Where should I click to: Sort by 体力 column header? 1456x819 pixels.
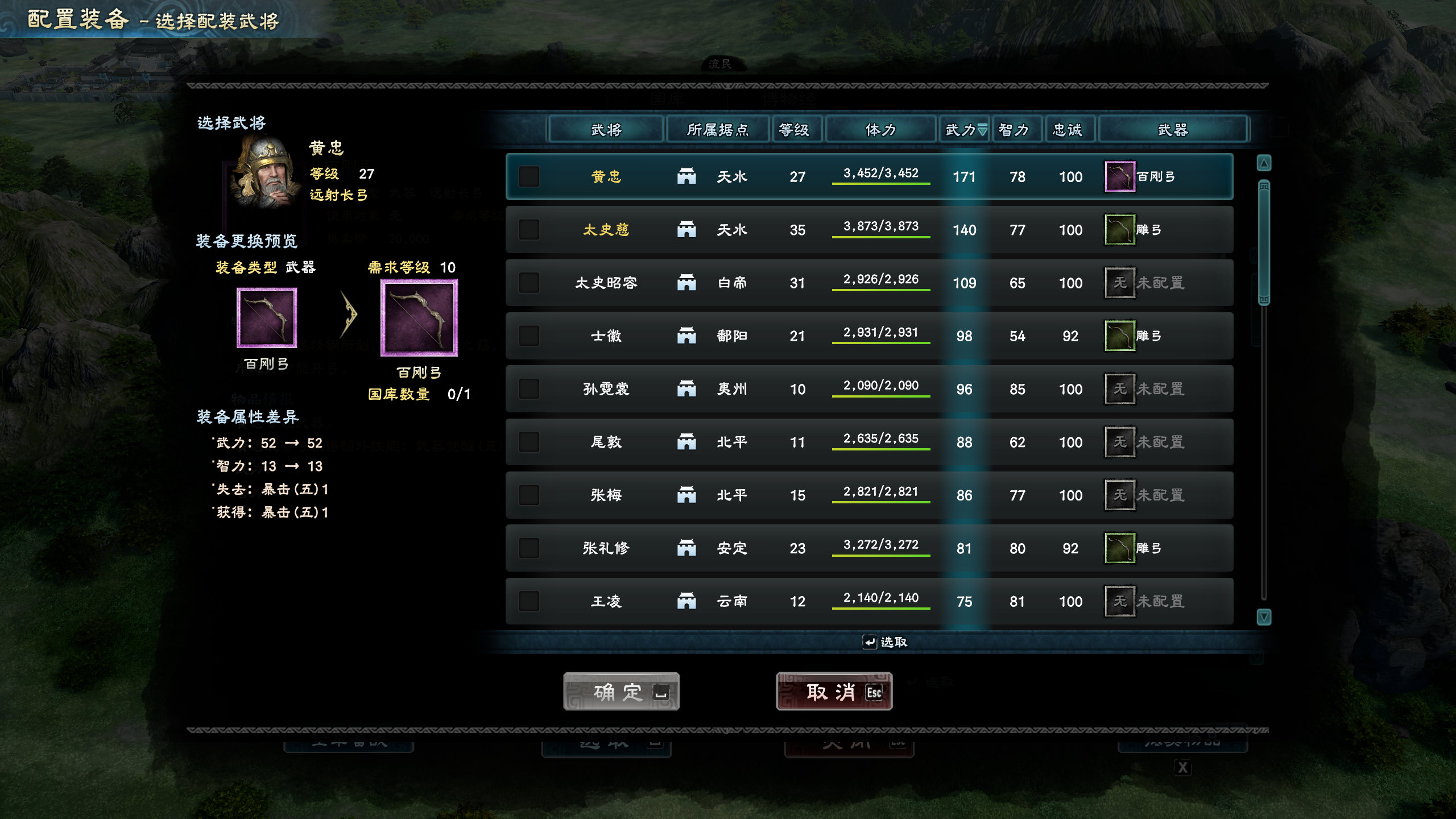pyautogui.click(x=880, y=130)
